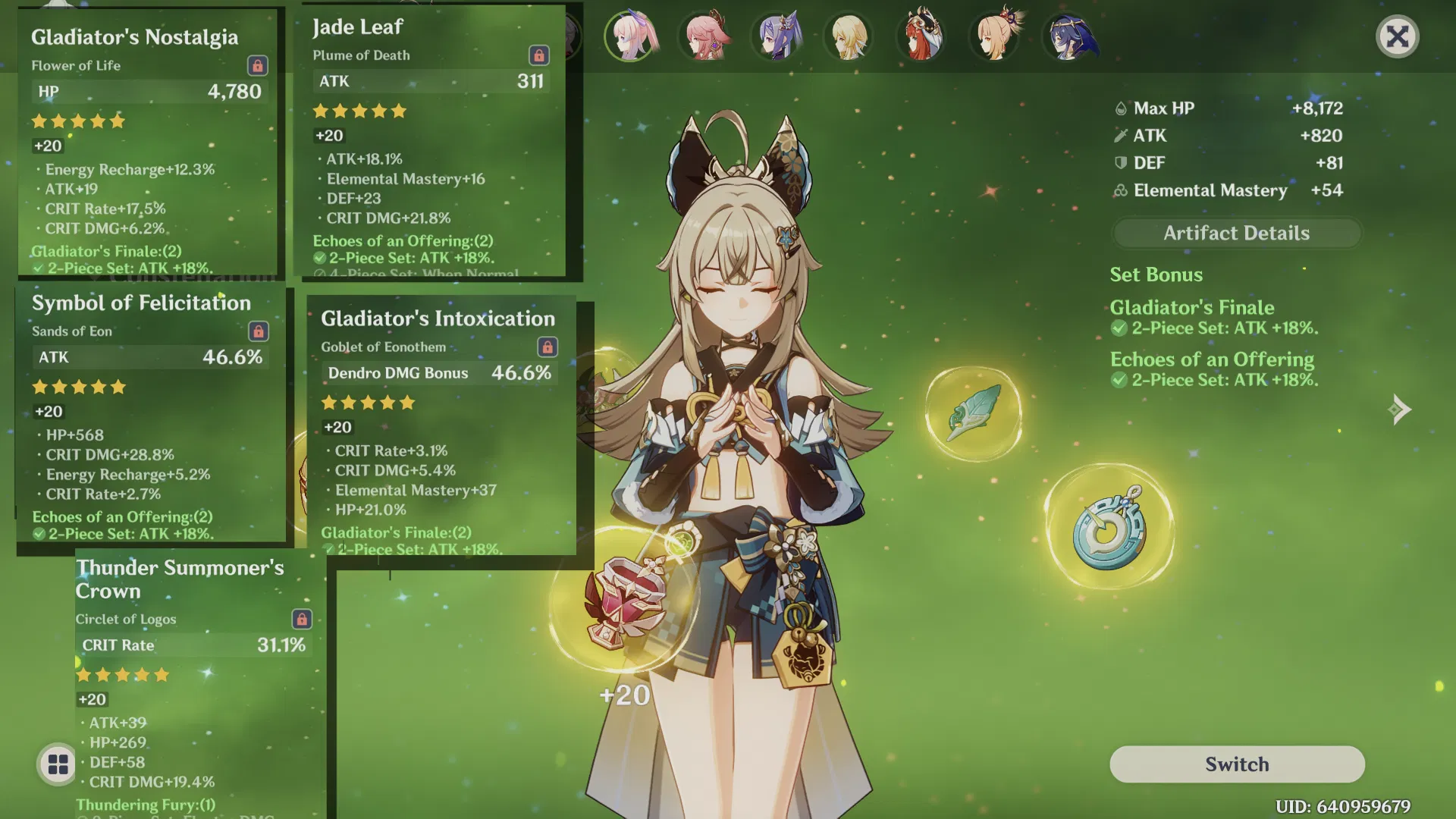Switch to Yae Miko's character portrait
This screenshot has height=819, width=1456.
click(x=705, y=36)
